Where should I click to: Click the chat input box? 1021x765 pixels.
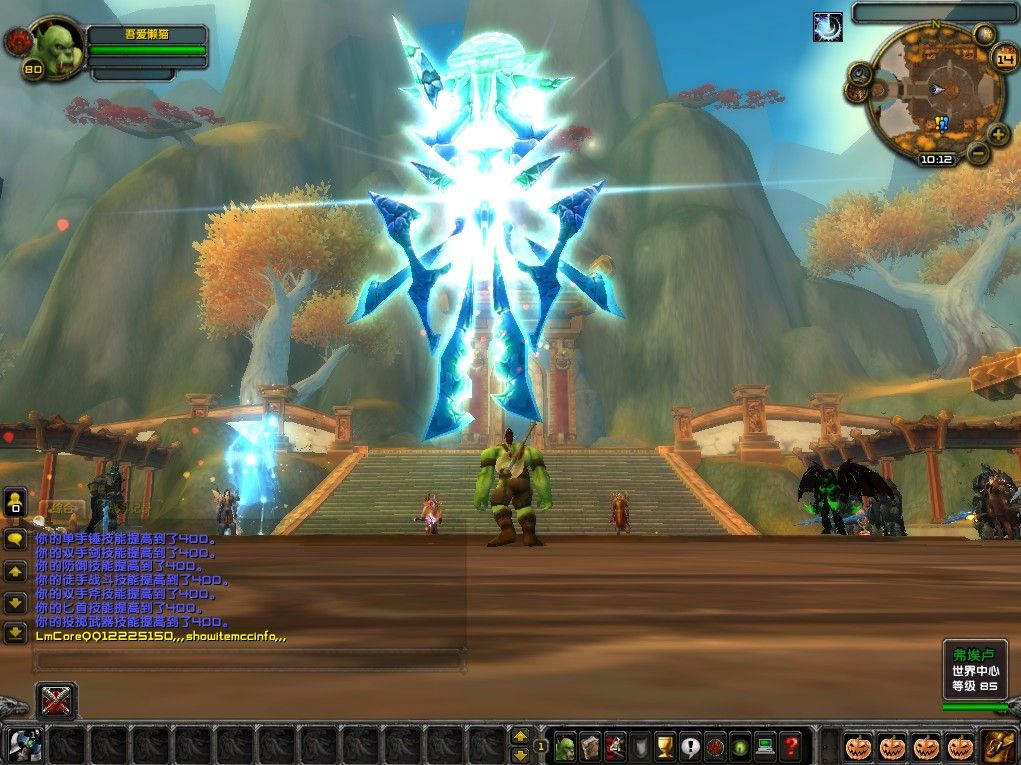coord(248,660)
